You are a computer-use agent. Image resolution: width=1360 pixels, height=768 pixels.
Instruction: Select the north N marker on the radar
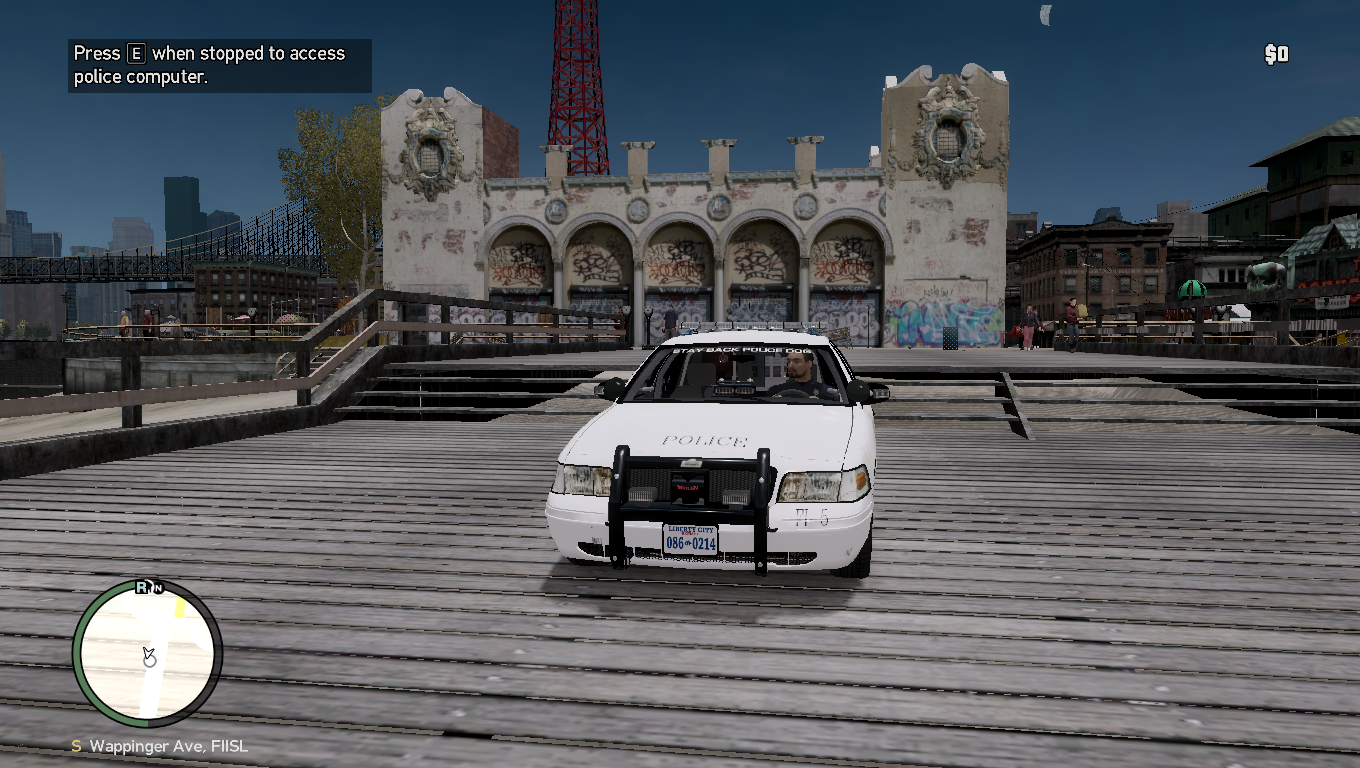(x=157, y=588)
